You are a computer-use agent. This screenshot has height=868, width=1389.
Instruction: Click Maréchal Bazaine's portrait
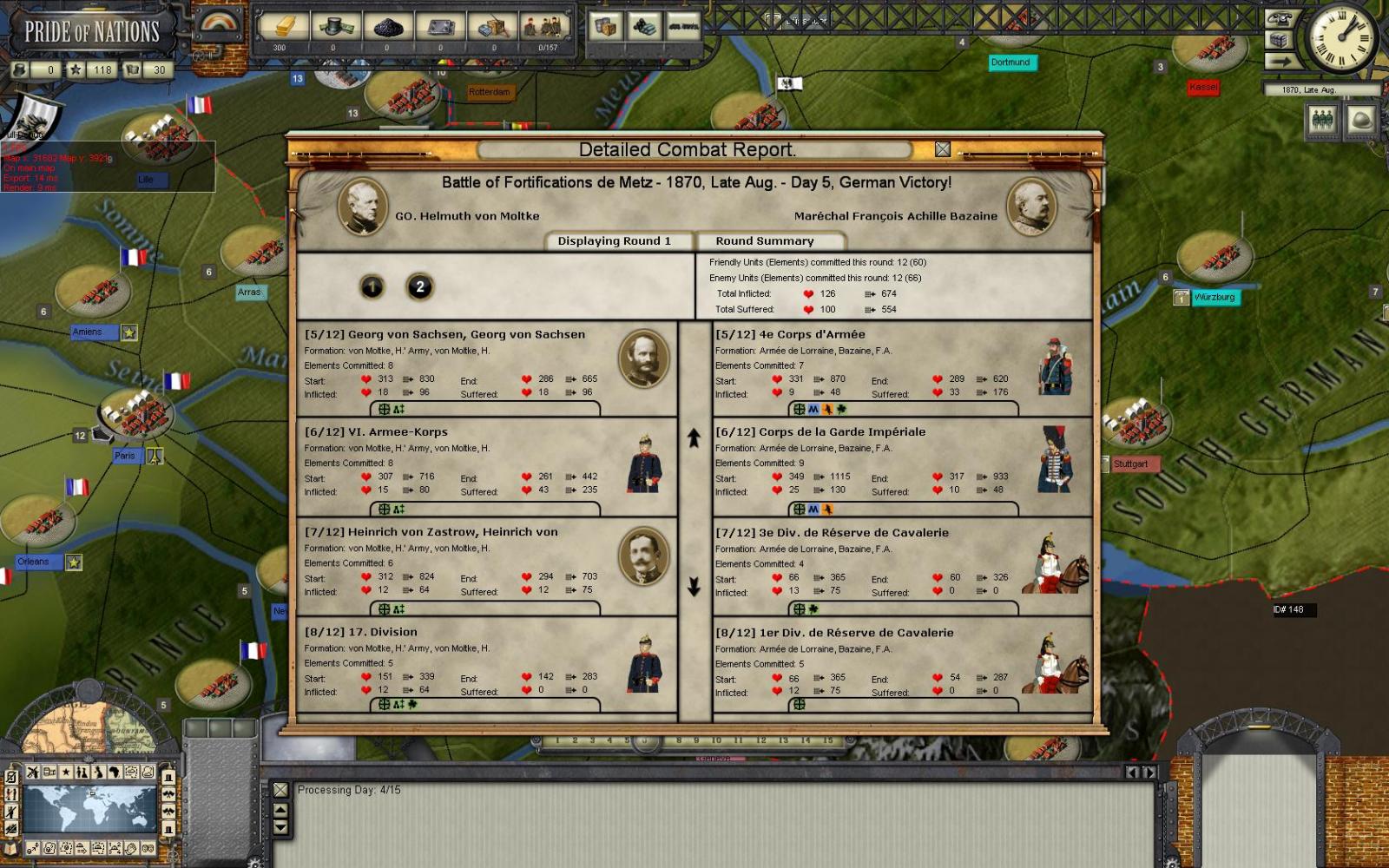point(1031,207)
